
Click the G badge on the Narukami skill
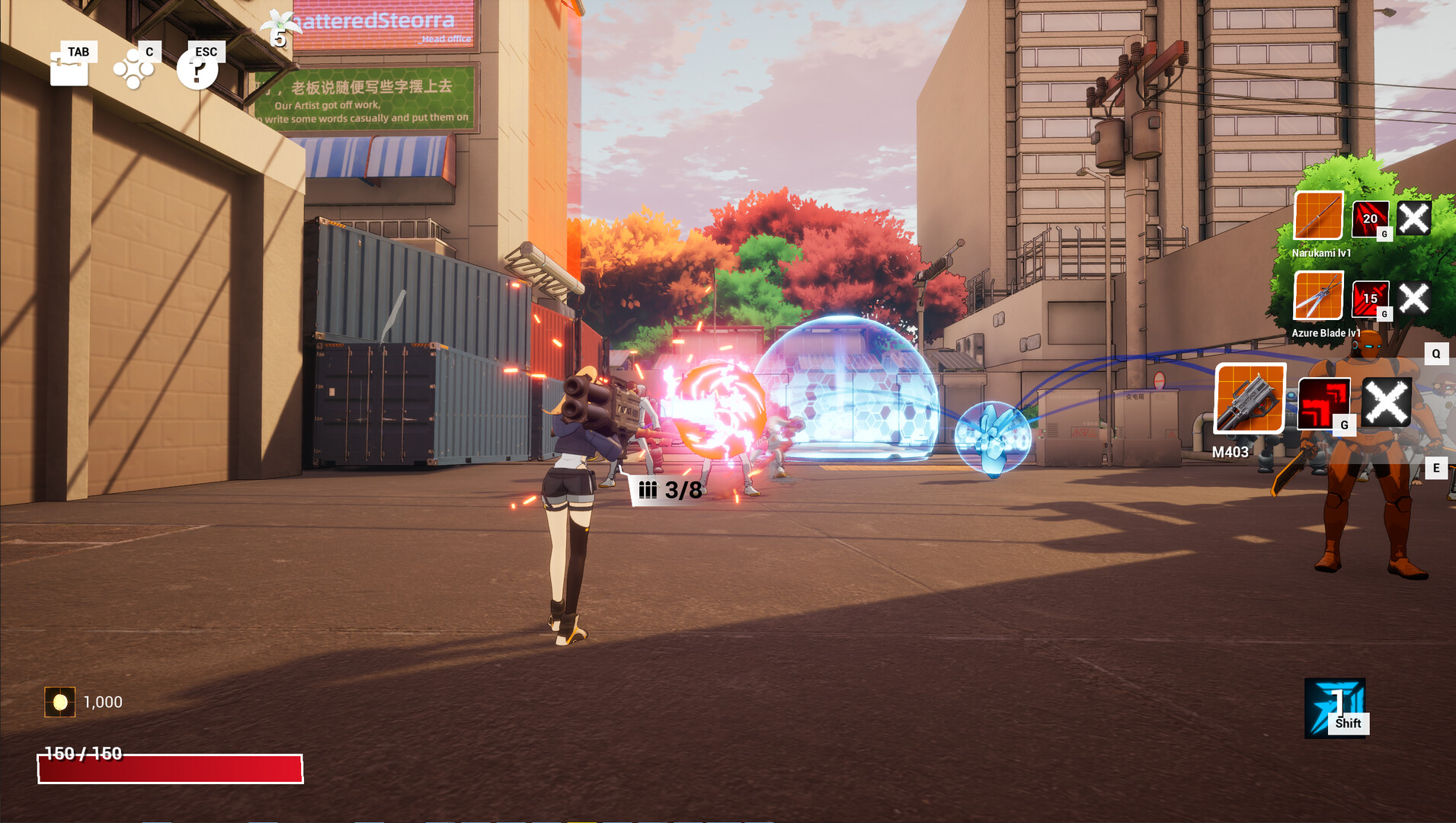coord(1384,235)
